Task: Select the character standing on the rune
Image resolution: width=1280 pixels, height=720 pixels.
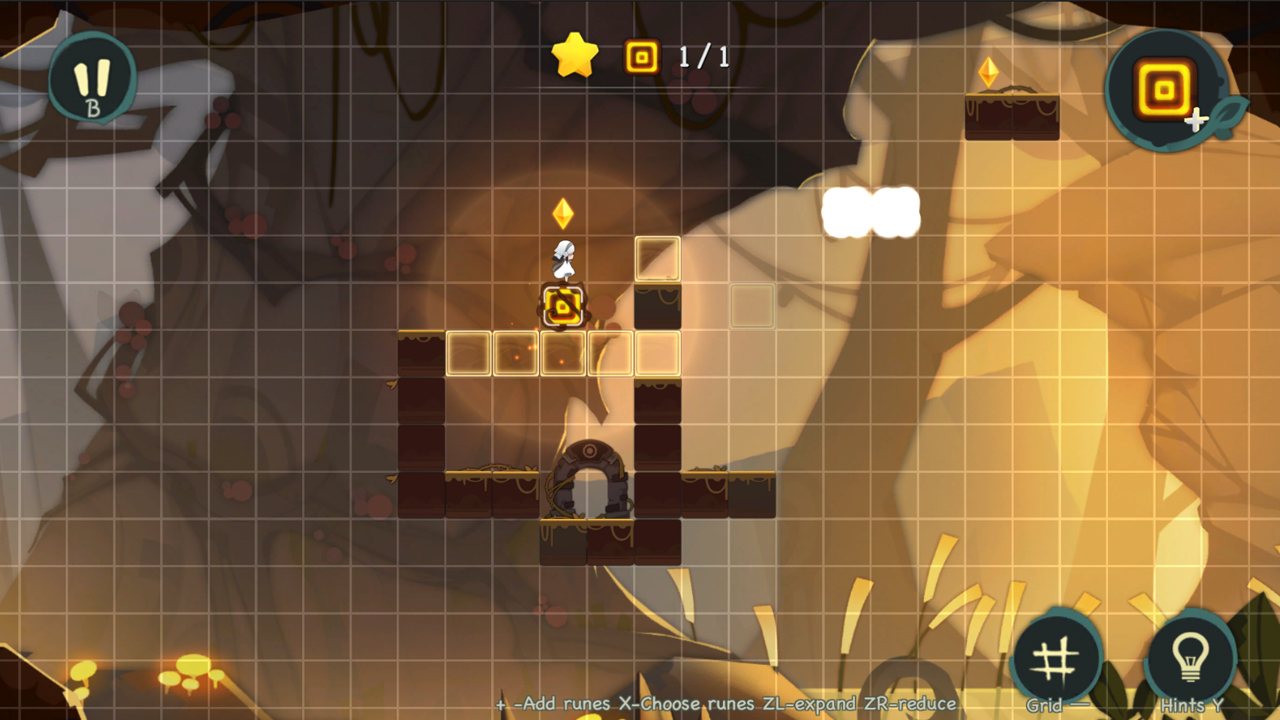Action: 563,260
